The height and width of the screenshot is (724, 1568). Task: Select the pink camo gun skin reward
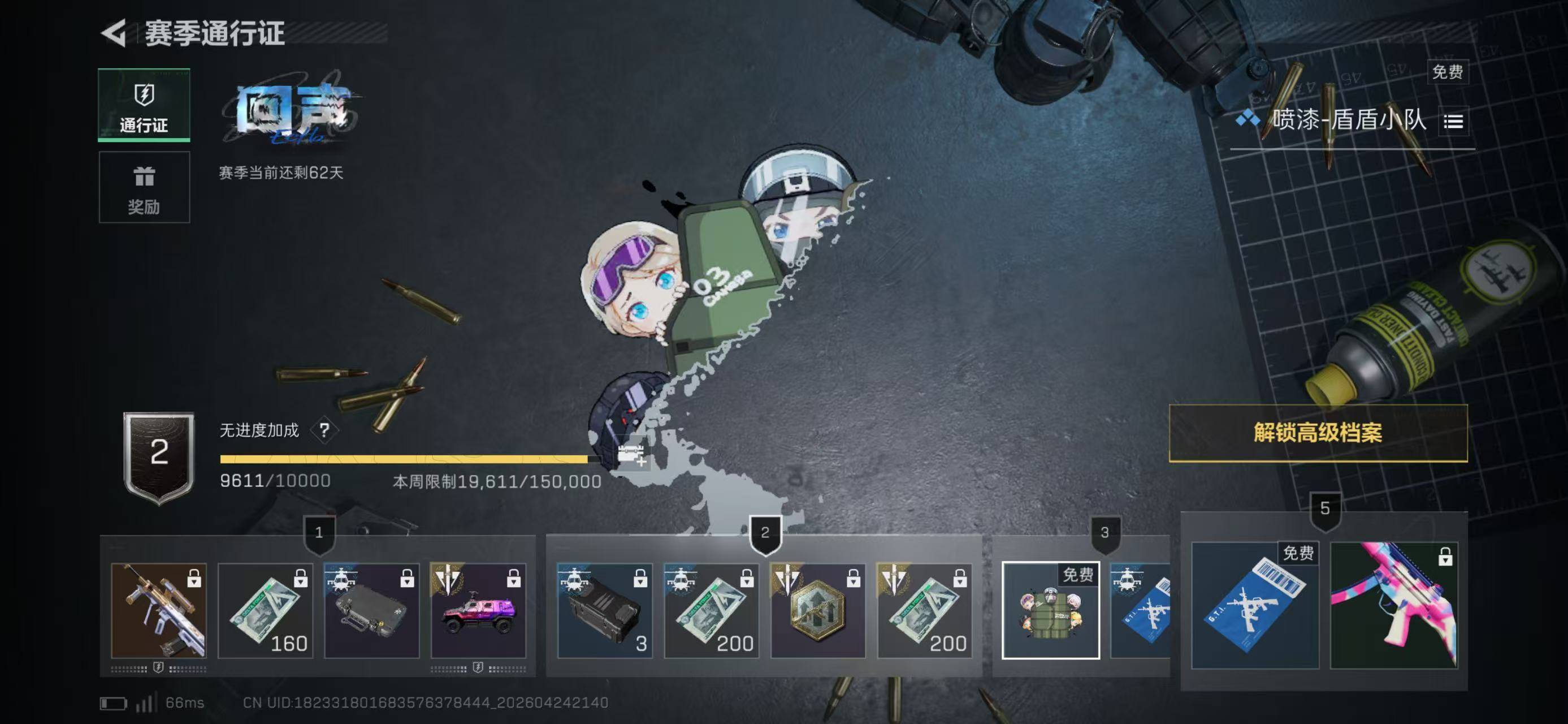[1394, 606]
